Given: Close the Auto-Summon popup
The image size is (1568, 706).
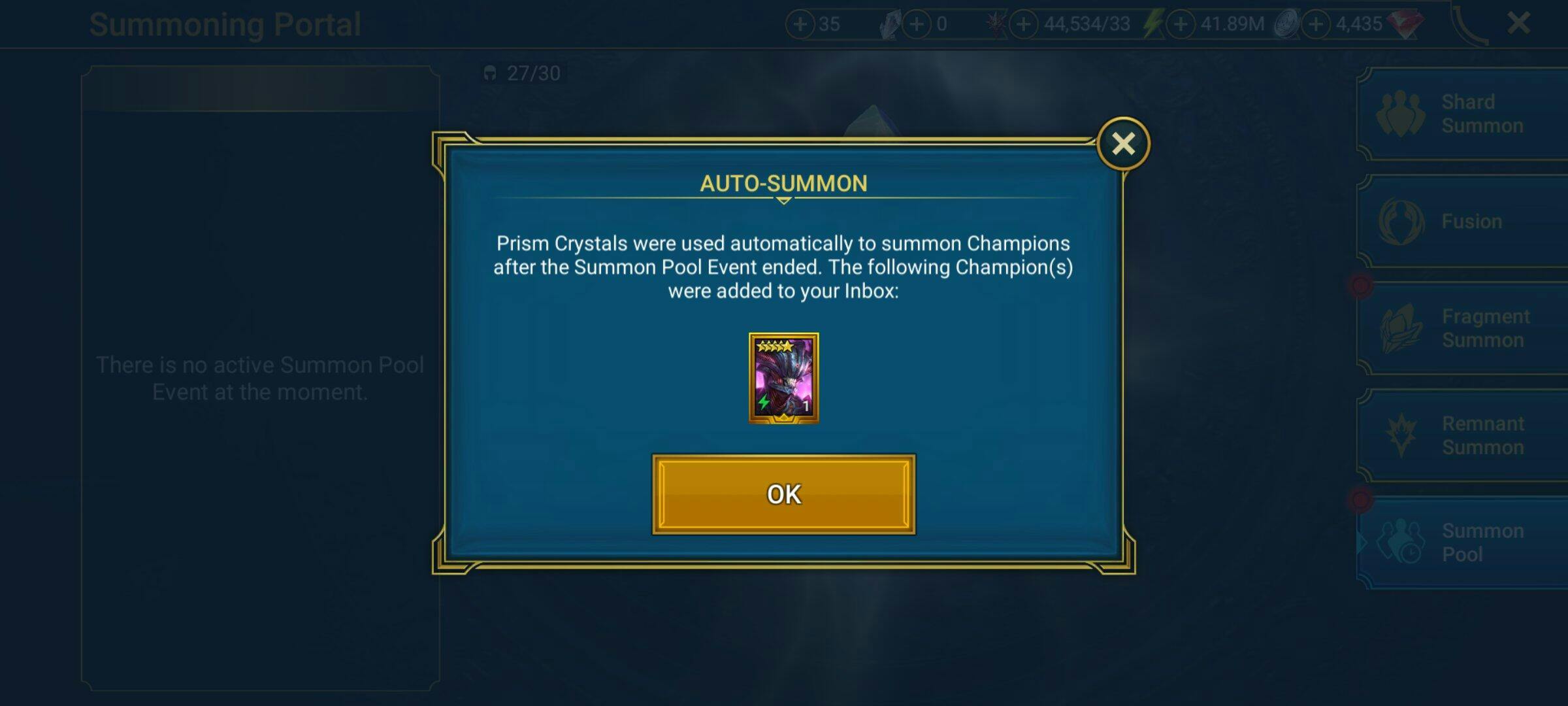Looking at the screenshot, I should pos(1123,144).
